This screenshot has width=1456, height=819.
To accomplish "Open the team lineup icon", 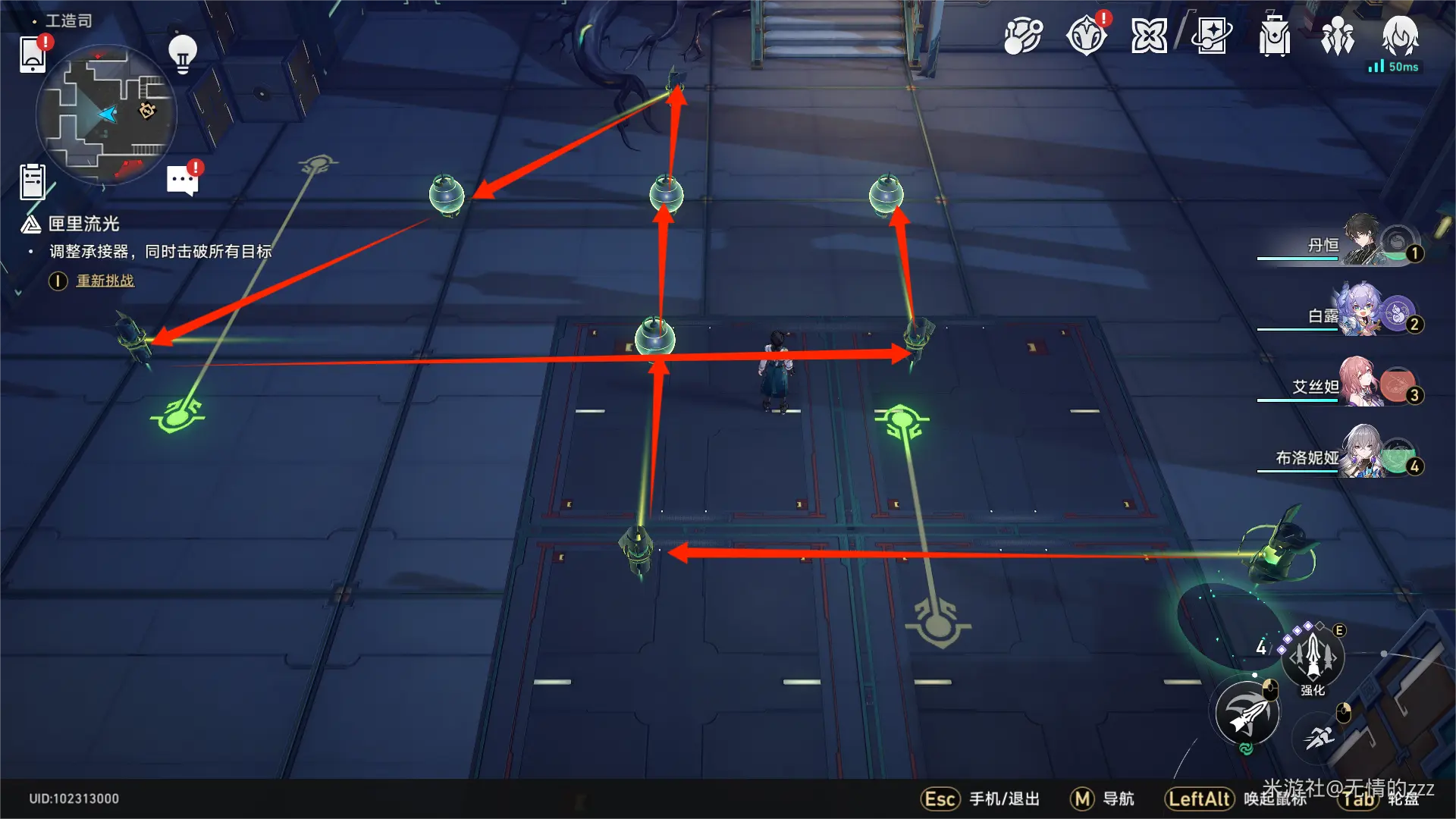I will pos(1337,36).
